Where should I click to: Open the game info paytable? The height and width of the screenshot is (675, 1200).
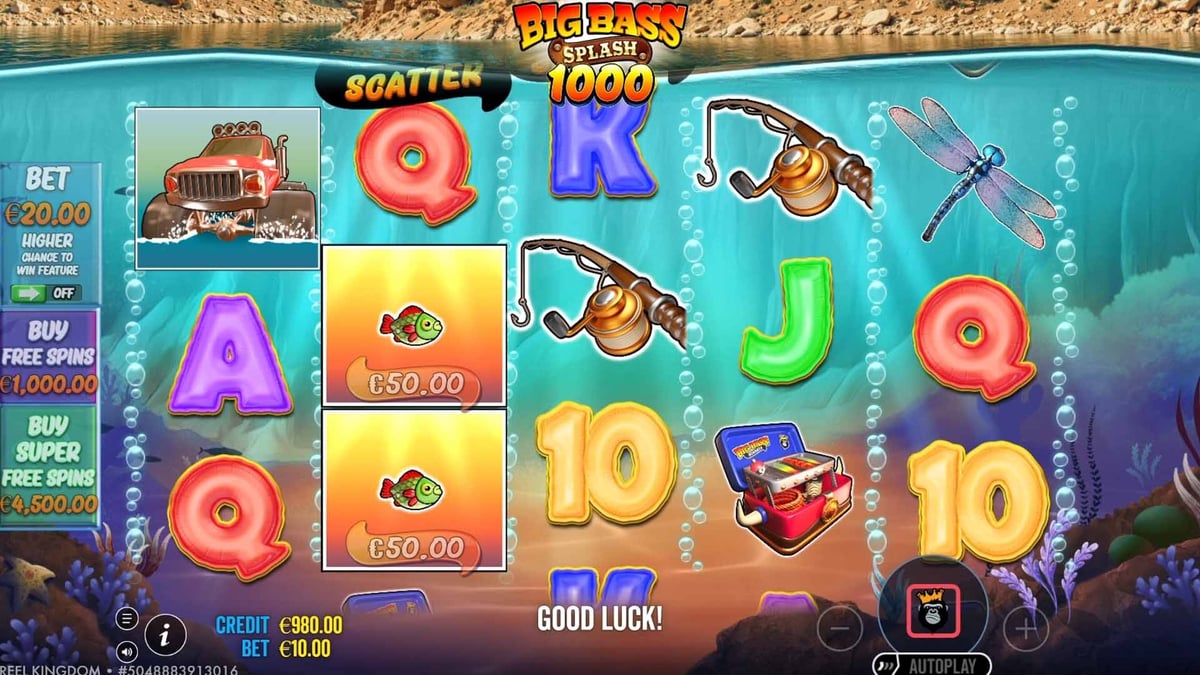[x=165, y=634]
